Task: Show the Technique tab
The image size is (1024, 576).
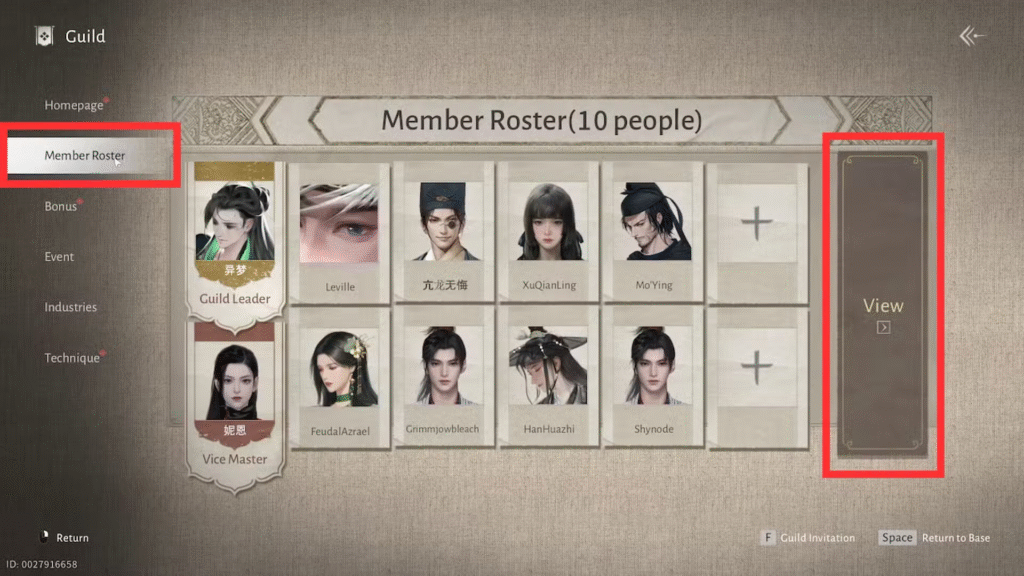Action: tap(72, 358)
